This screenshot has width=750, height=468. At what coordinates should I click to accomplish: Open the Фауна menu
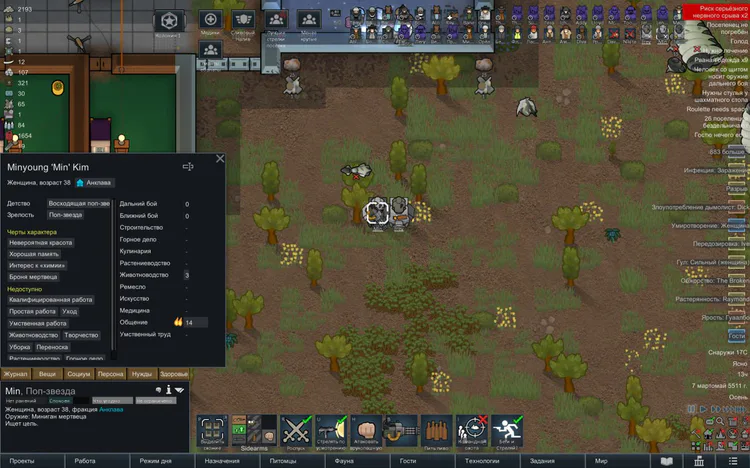pyautogui.click(x=345, y=461)
